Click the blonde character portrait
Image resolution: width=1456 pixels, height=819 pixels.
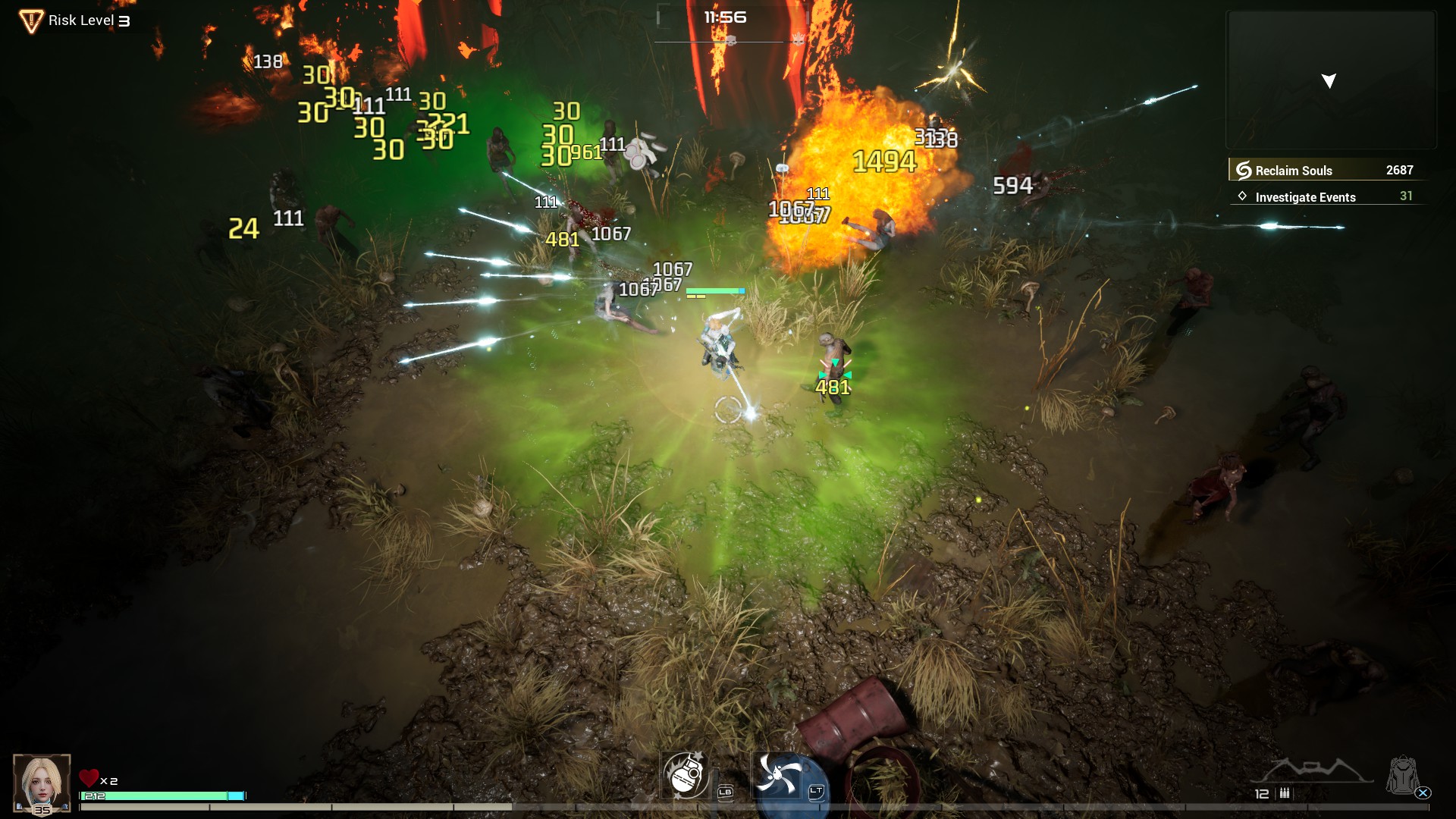coord(42,781)
